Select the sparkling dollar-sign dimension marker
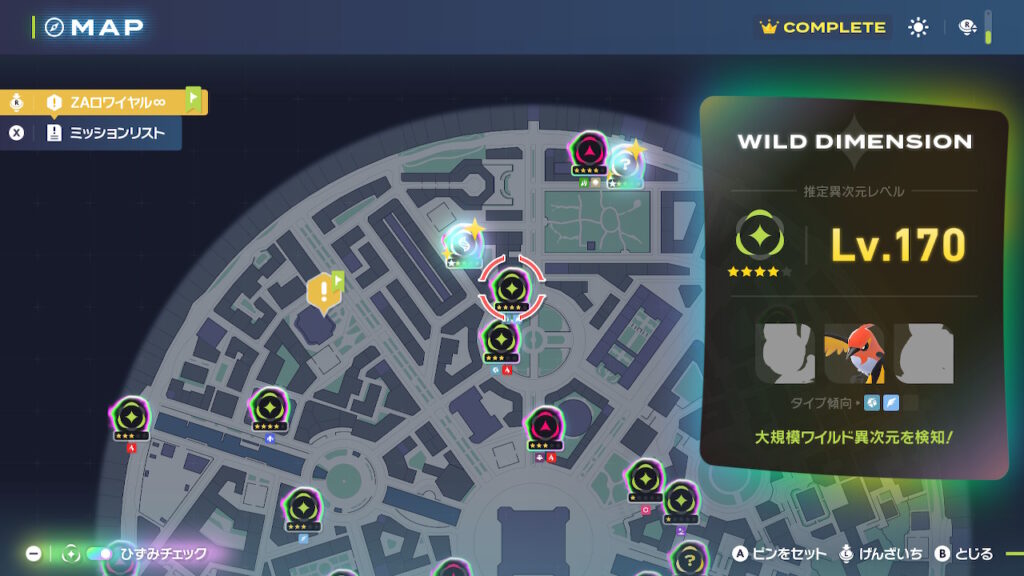1024x576 pixels. point(461,241)
